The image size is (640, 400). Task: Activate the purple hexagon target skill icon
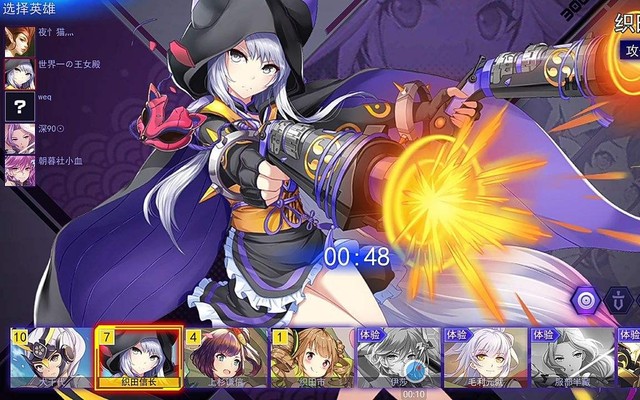coord(587,298)
